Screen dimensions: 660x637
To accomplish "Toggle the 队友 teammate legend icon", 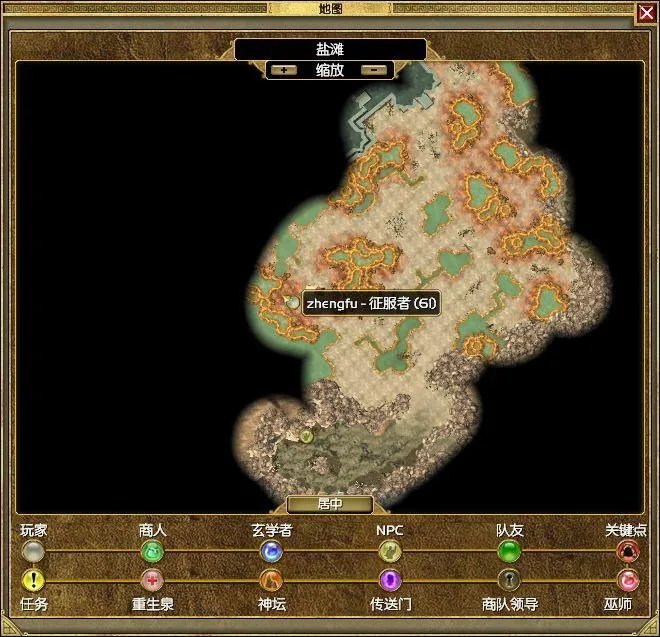I will [x=509, y=551].
